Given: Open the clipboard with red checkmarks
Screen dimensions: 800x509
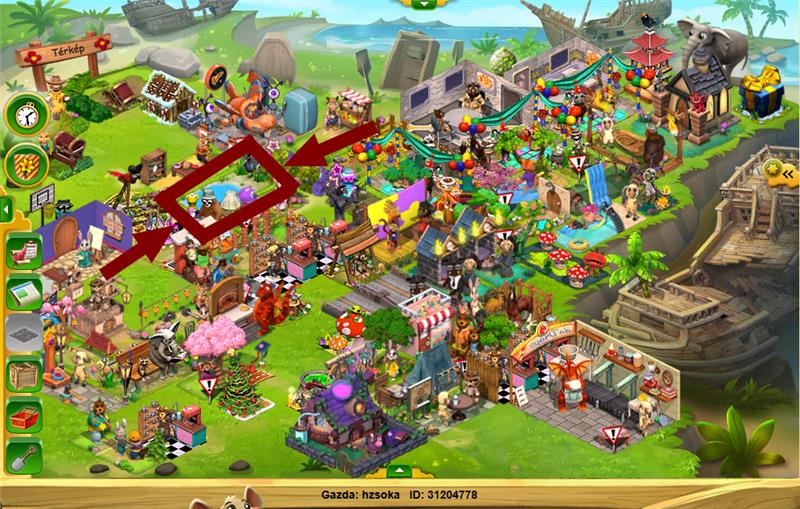Looking at the screenshot, I should tap(23, 251).
